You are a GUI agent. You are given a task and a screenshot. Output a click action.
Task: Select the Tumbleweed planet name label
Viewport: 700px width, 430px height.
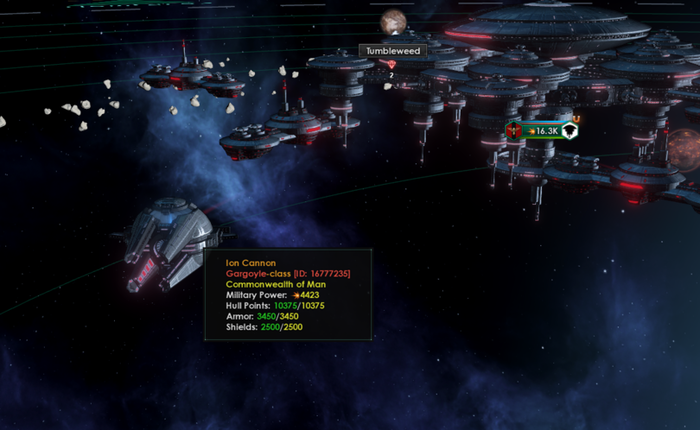click(x=392, y=50)
